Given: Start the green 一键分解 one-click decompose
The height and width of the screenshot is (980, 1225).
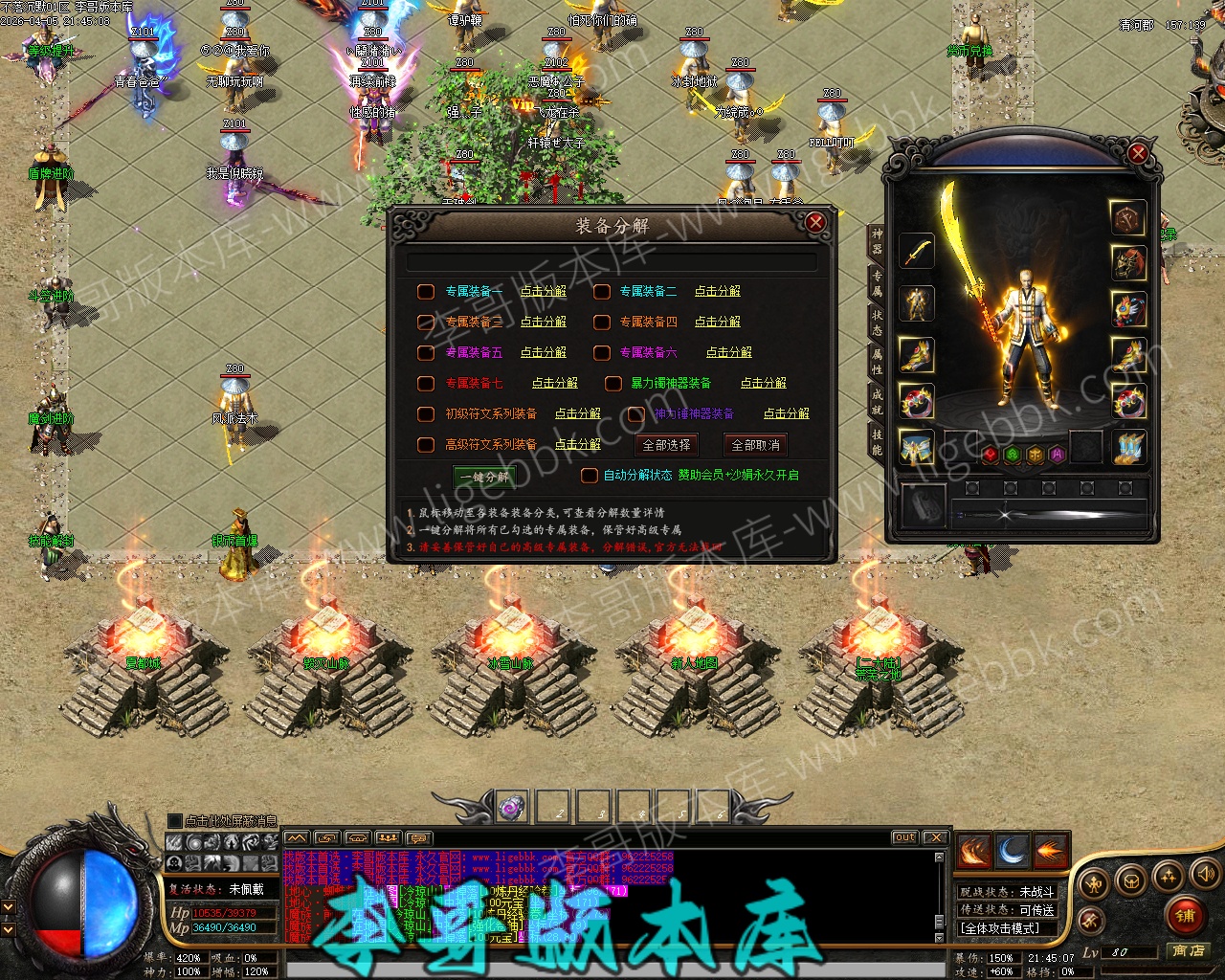Looking at the screenshot, I should 484,477.
